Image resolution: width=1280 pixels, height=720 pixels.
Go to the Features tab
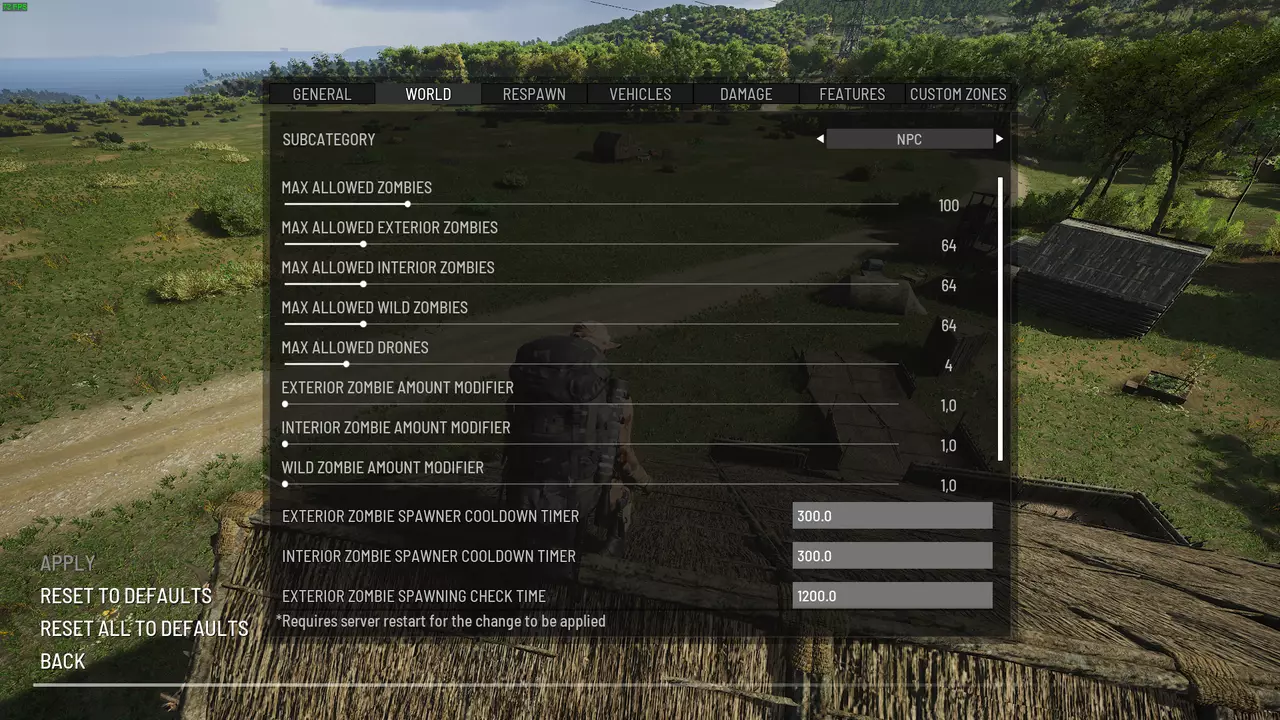click(852, 94)
